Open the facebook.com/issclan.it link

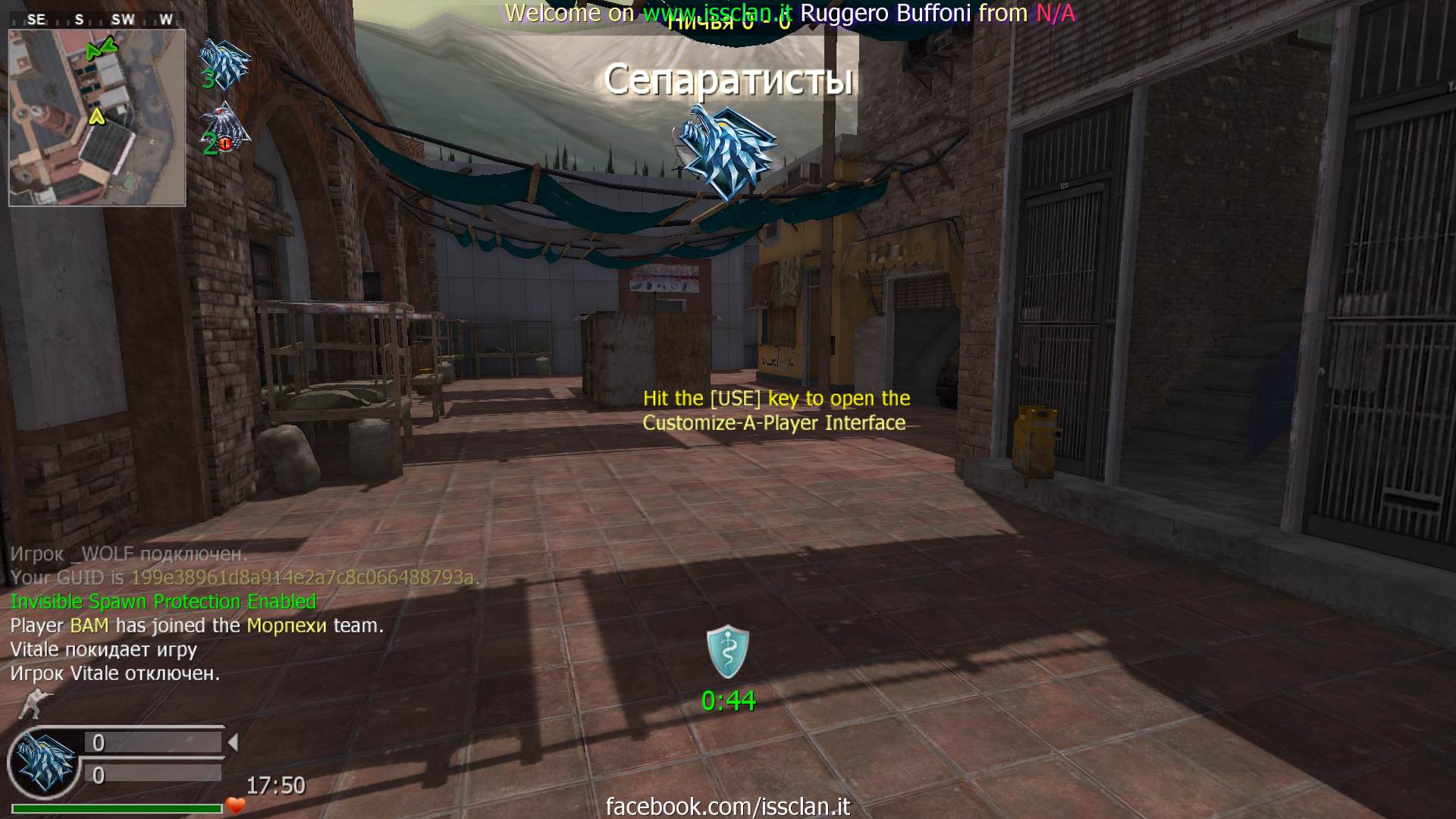coord(728,806)
